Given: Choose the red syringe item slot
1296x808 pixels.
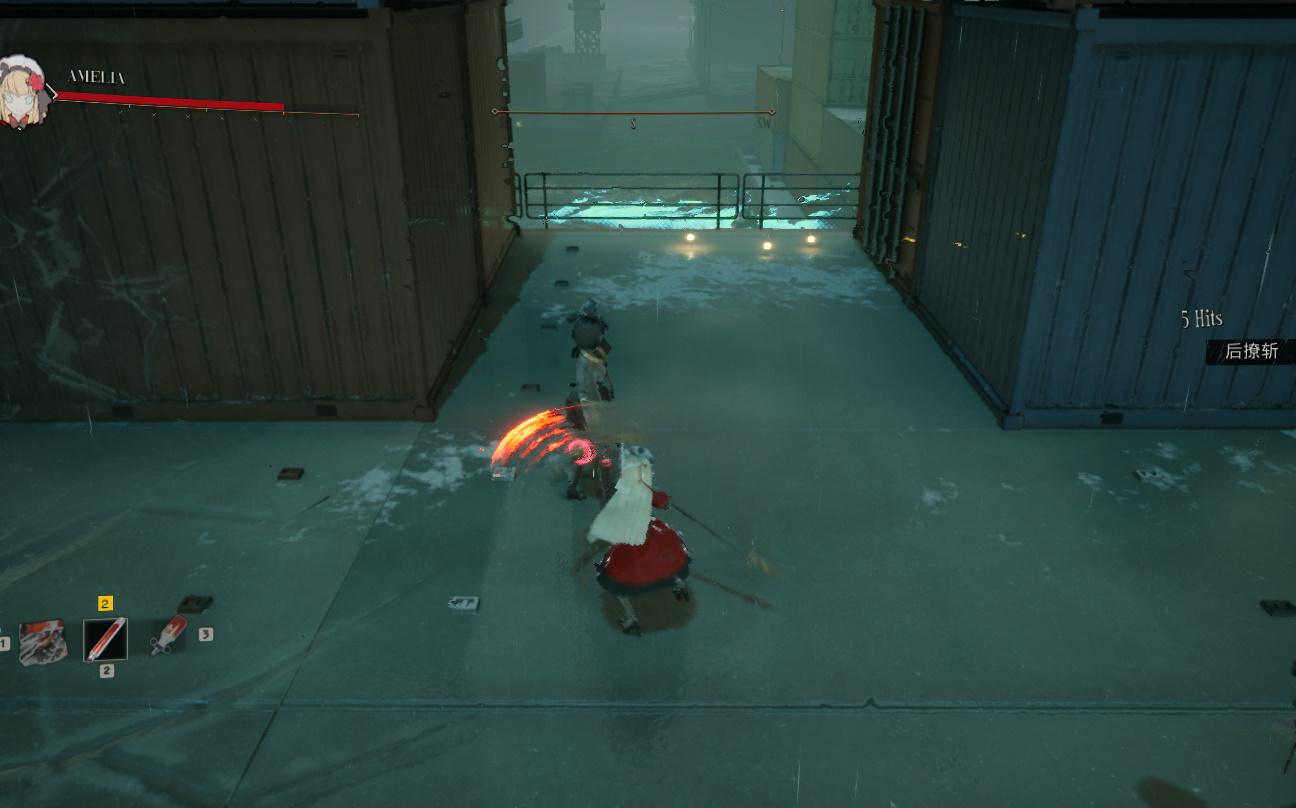Looking at the screenshot, I should click(168, 636).
